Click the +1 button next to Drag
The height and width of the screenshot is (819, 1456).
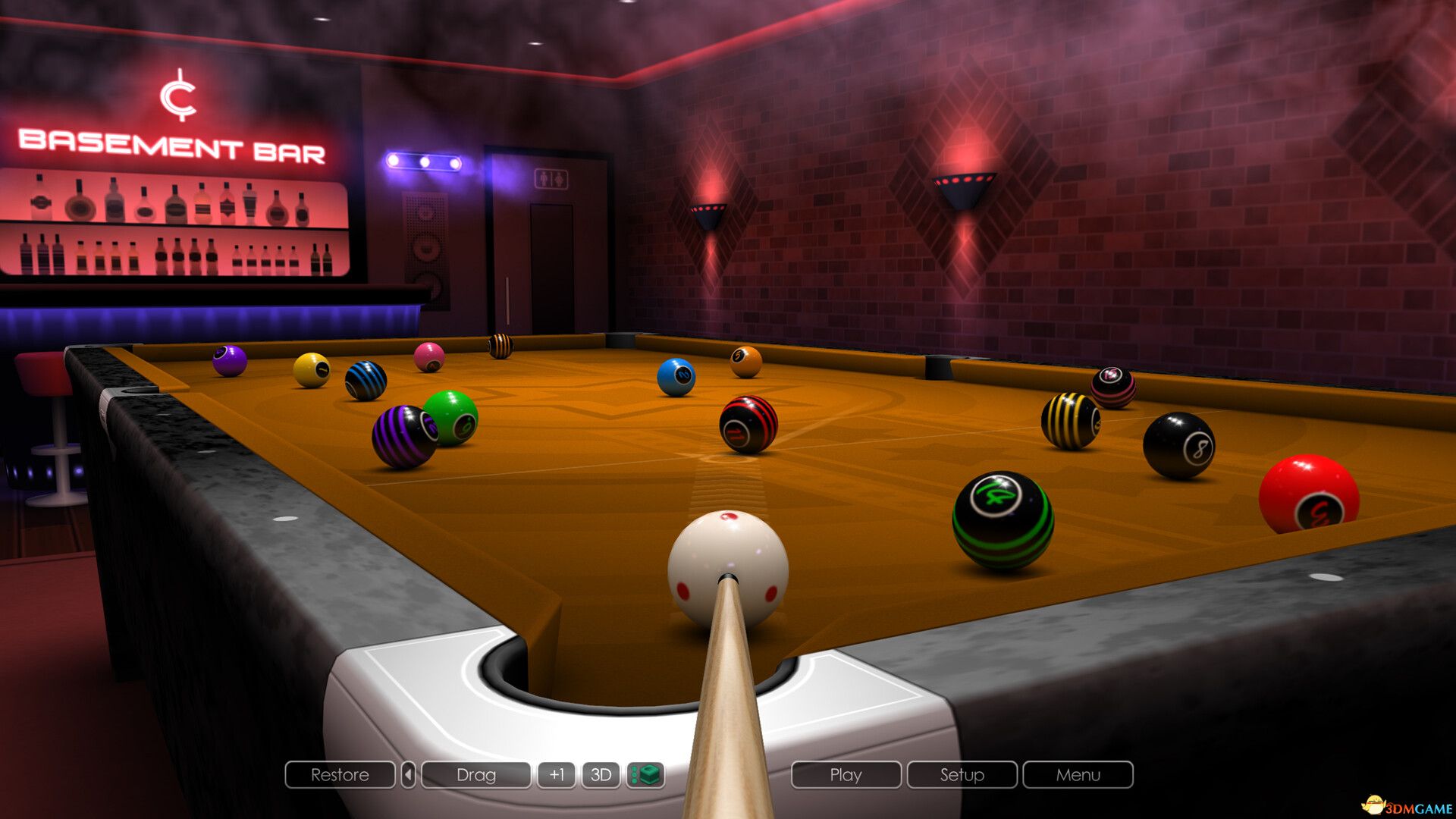pos(559,775)
